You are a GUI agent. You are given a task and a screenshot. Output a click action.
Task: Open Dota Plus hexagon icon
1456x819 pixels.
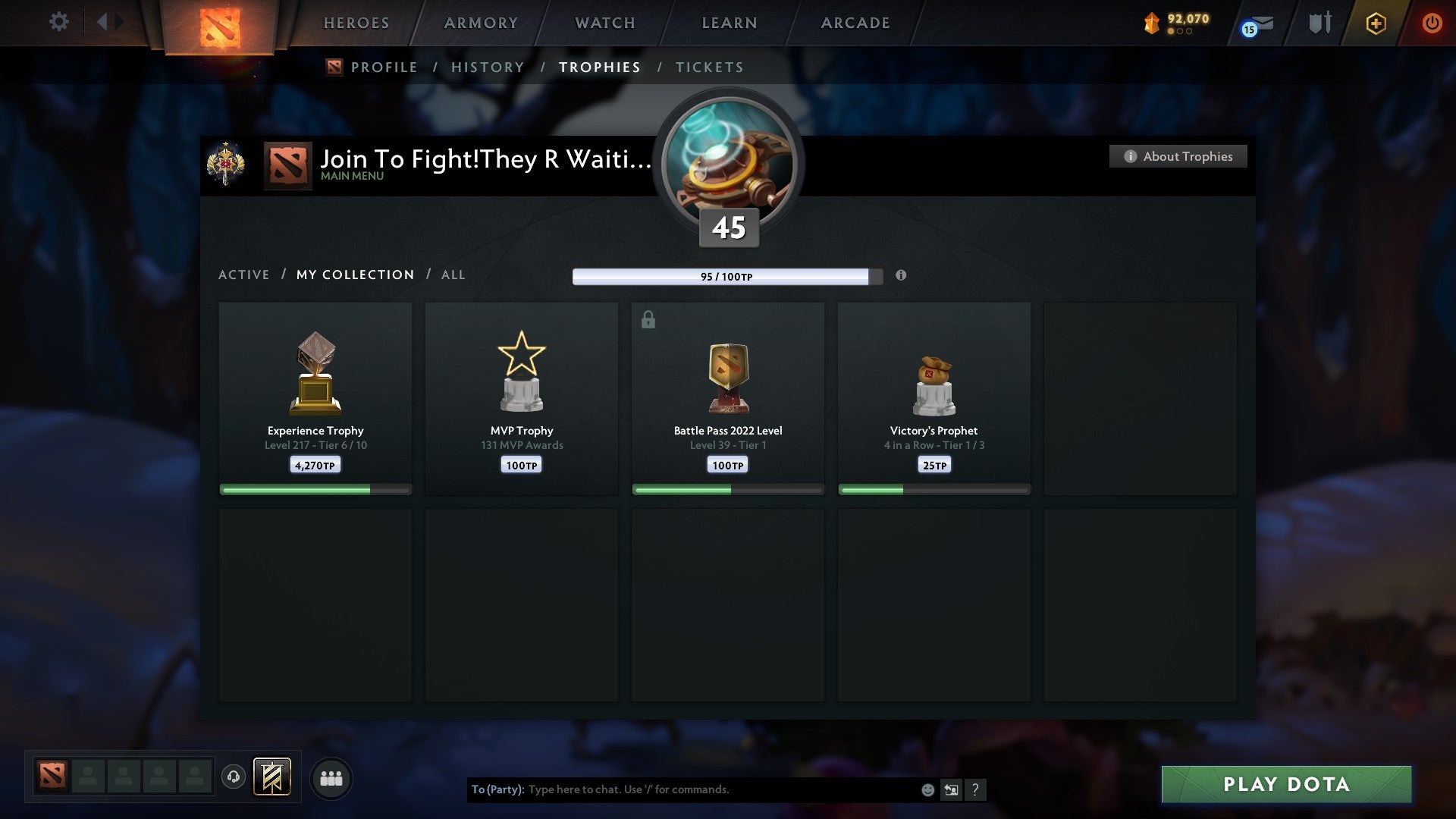1376,23
